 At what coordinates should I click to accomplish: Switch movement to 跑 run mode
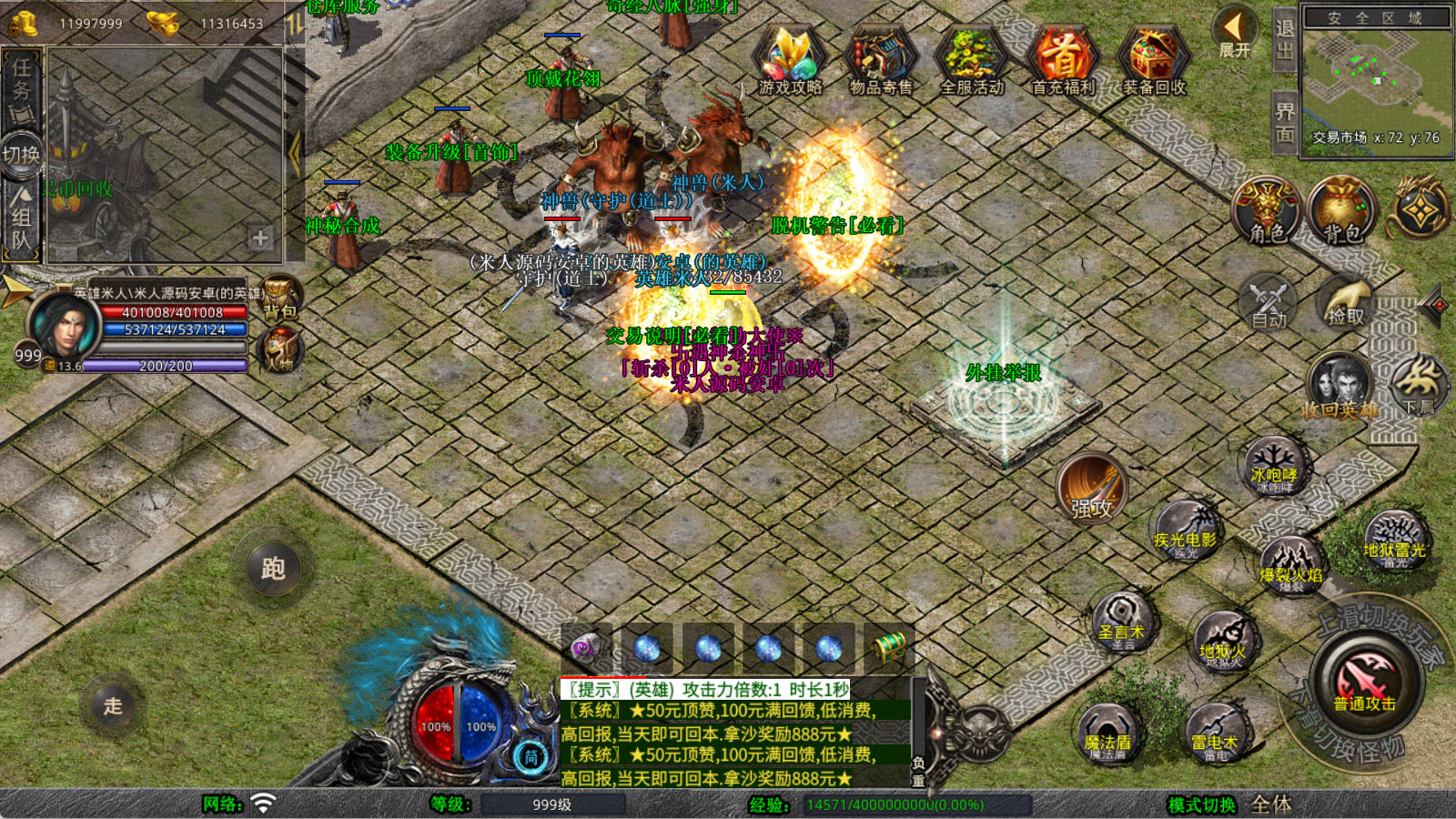tap(273, 569)
